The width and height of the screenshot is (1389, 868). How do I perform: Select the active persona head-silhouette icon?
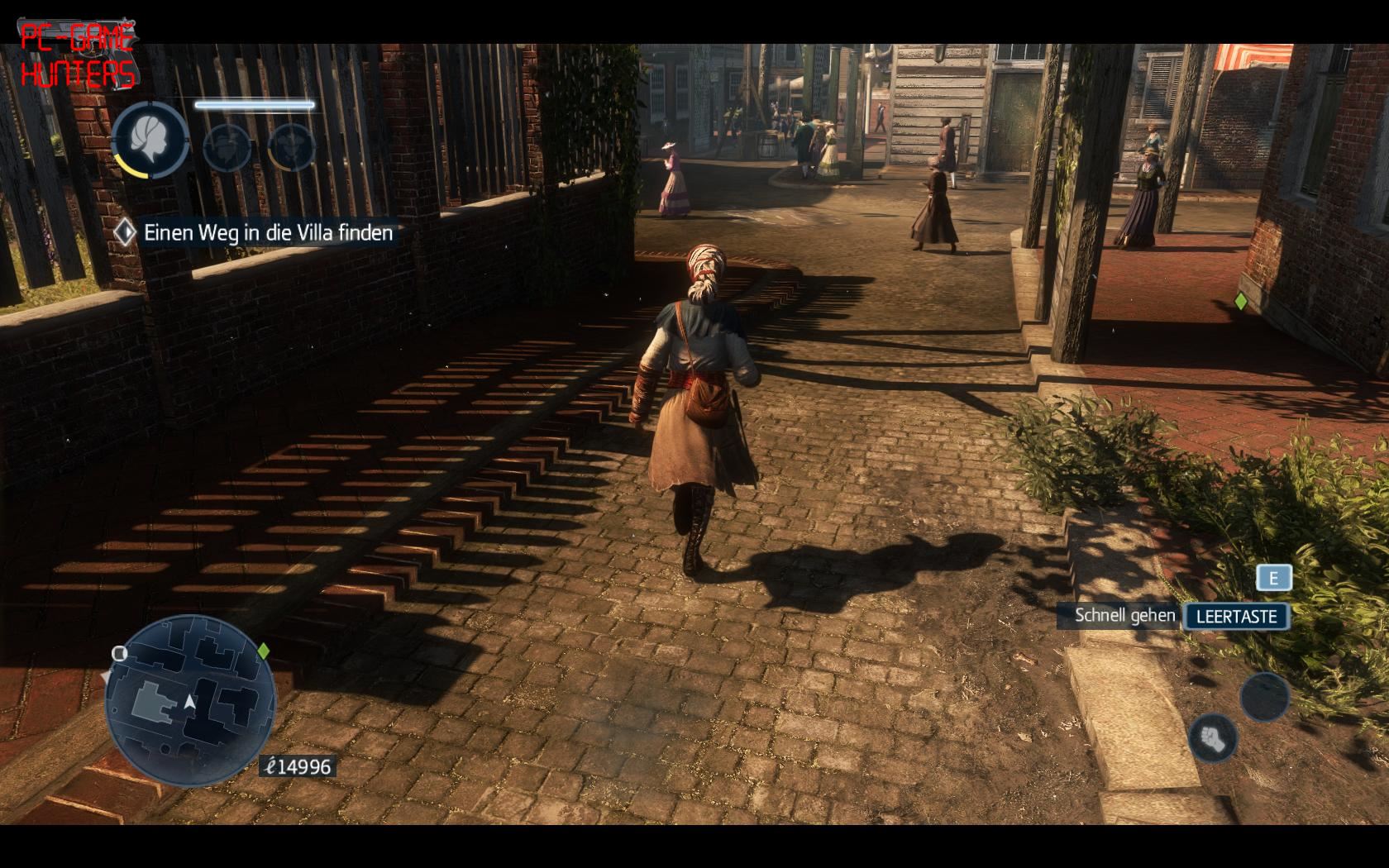point(150,141)
